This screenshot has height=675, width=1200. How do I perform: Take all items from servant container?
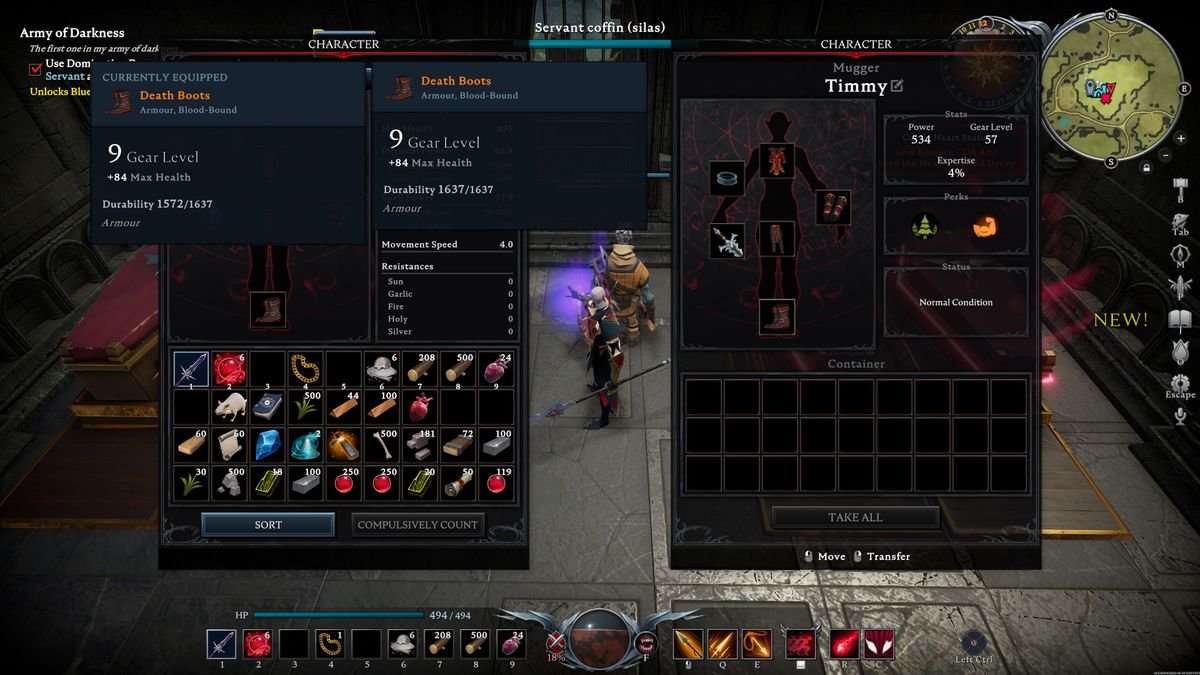tap(855, 518)
